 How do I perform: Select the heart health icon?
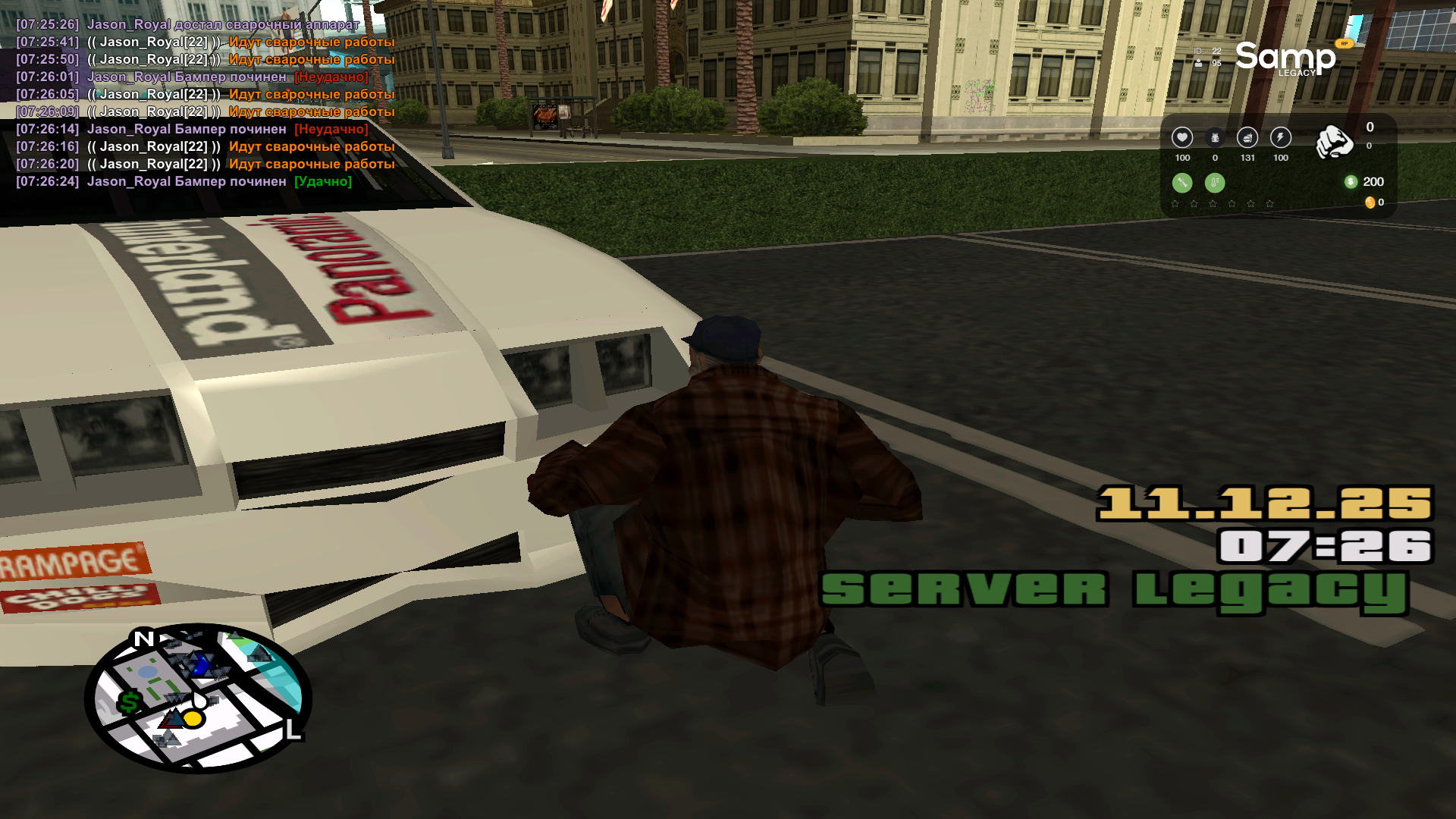tap(1182, 137)
